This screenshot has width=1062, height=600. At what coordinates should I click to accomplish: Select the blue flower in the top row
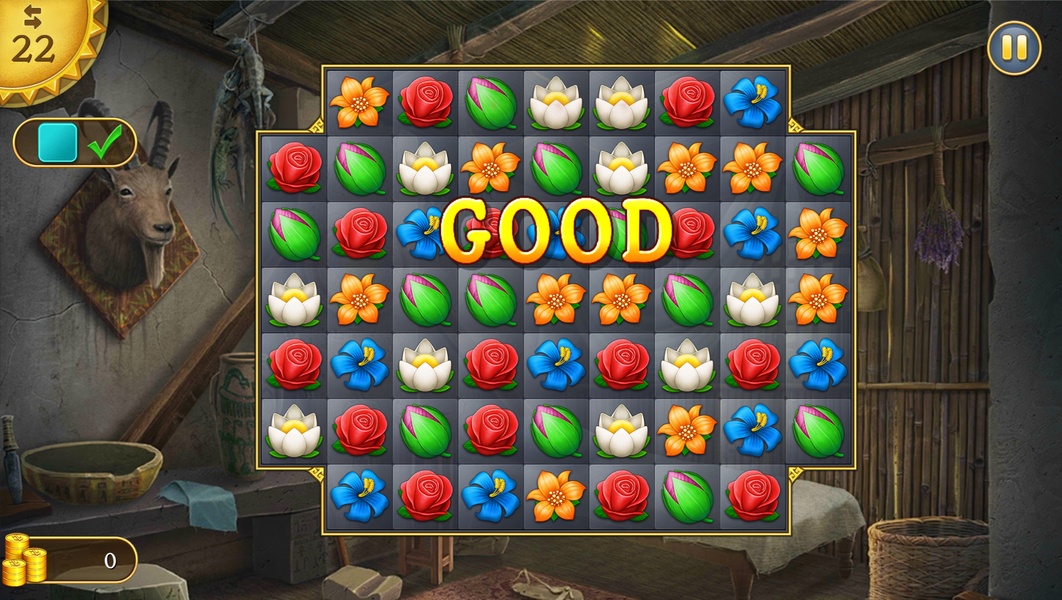tap(752, 102)
